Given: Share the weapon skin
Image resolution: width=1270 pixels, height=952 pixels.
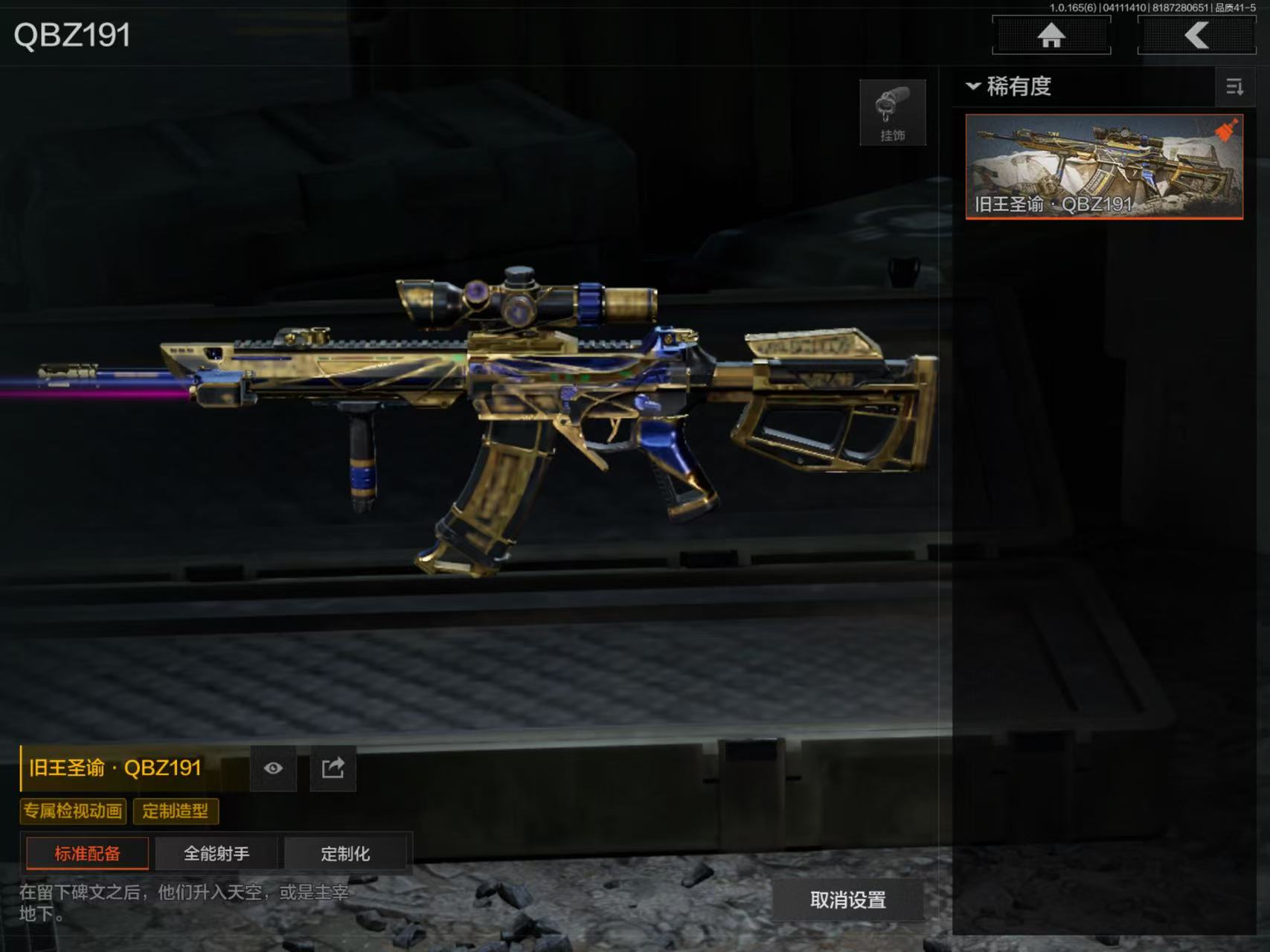Looking at the screenshot, I should [x=333, y=768].
